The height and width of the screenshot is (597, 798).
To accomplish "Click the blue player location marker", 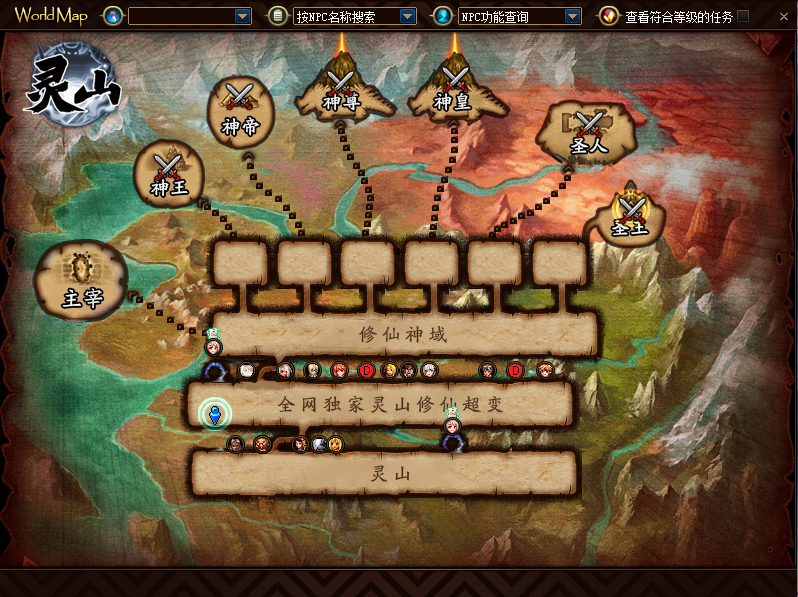I will [x=214, y=413].
